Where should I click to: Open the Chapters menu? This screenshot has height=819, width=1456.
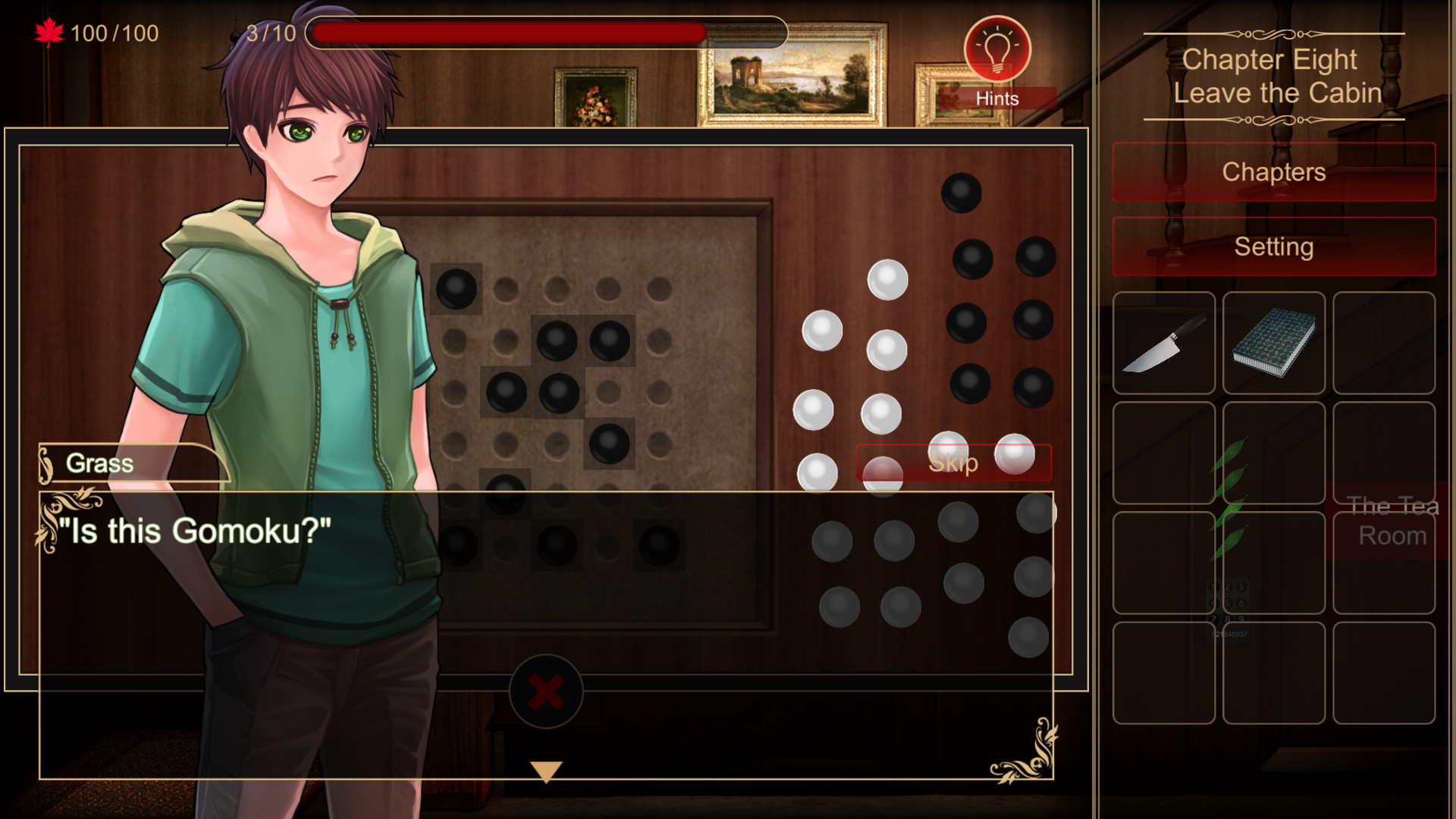click(1273, 171)
